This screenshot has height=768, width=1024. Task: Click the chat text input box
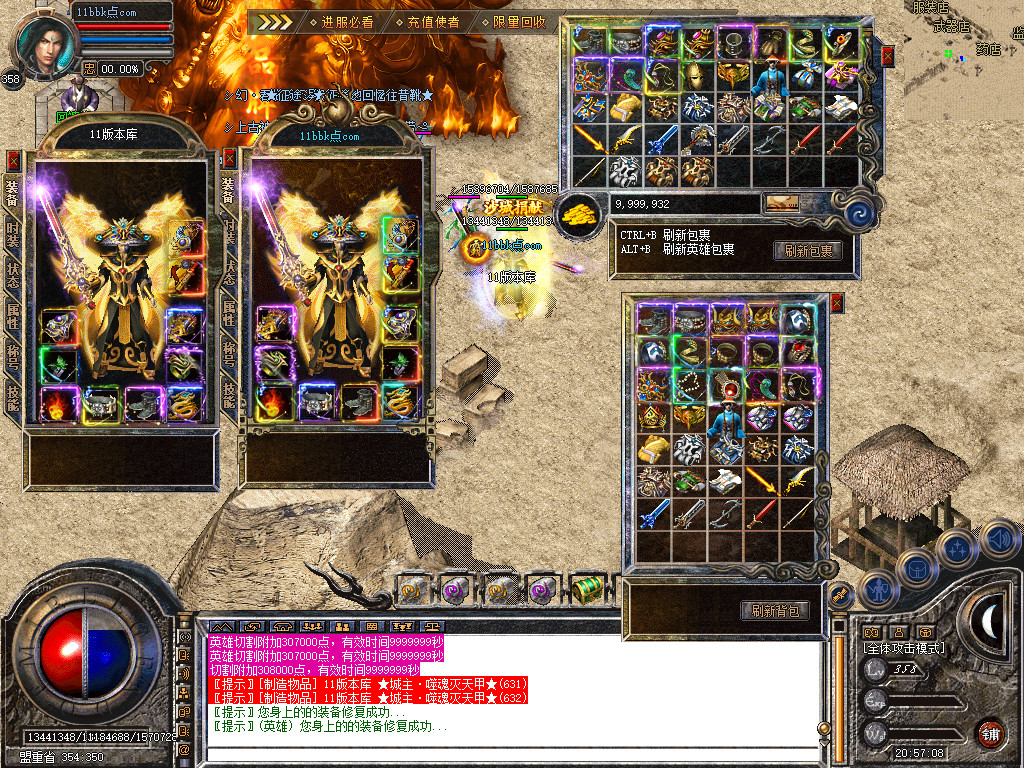point(510,752)
